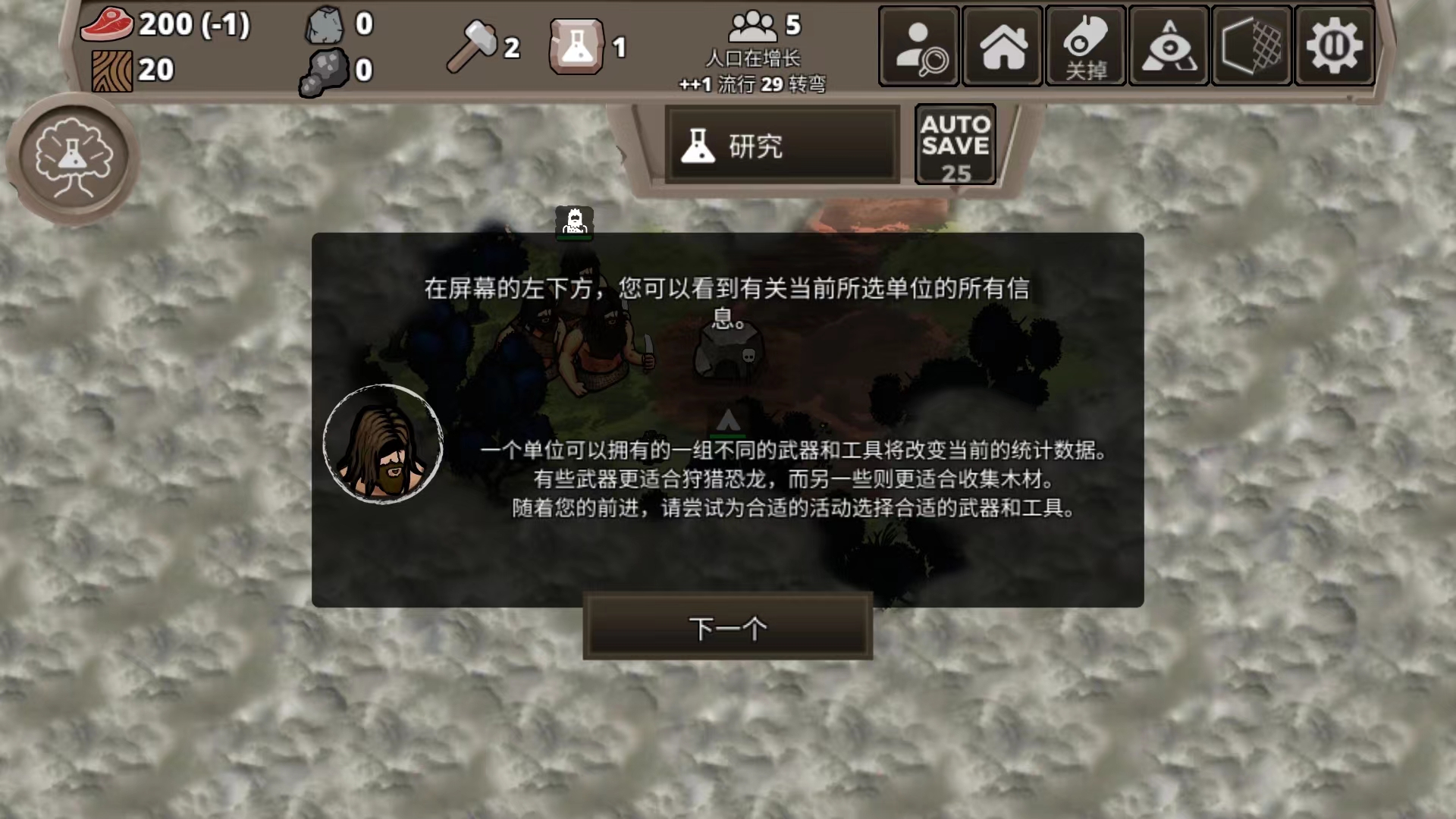Click the hexagon grid map icon
This screenshot has width=1456, height=819.
point(1250,45)
